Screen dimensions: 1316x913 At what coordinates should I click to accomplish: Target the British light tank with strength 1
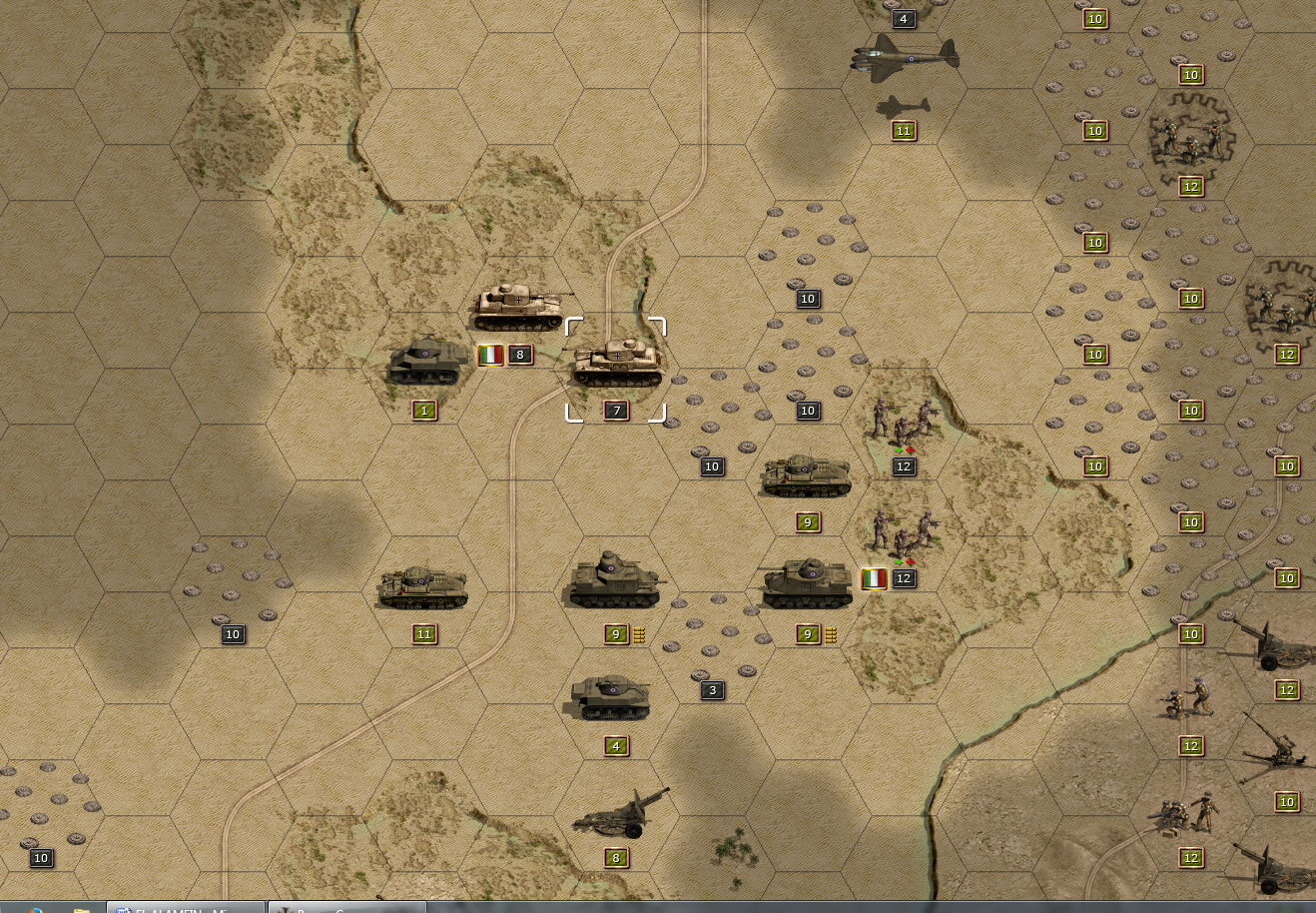coord(426,362)
